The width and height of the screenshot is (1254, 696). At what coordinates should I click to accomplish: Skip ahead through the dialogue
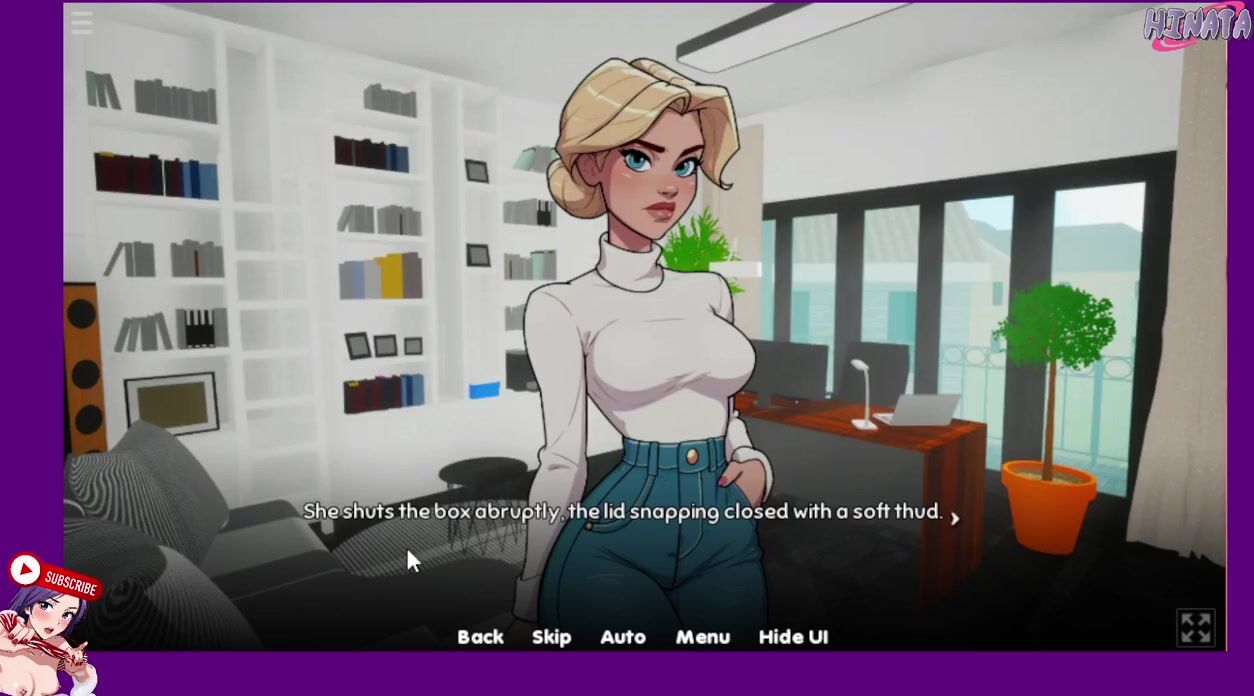pos(551,637)
